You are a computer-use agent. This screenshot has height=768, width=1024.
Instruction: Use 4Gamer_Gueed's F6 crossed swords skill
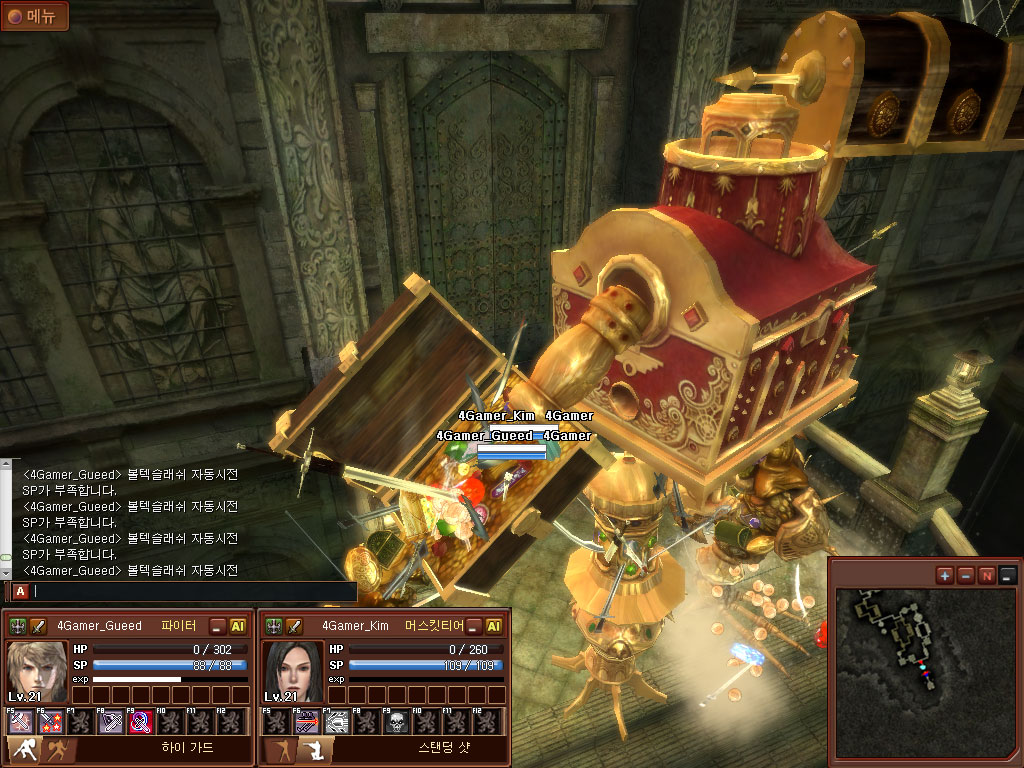click(50, 722)
